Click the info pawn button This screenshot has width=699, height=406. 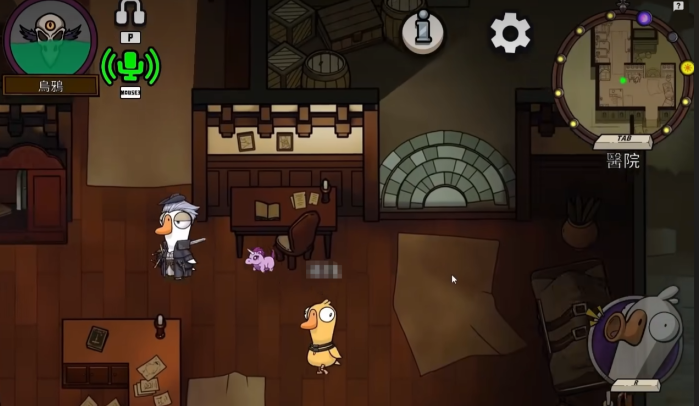pyautogui.click(x=422, y=31)
